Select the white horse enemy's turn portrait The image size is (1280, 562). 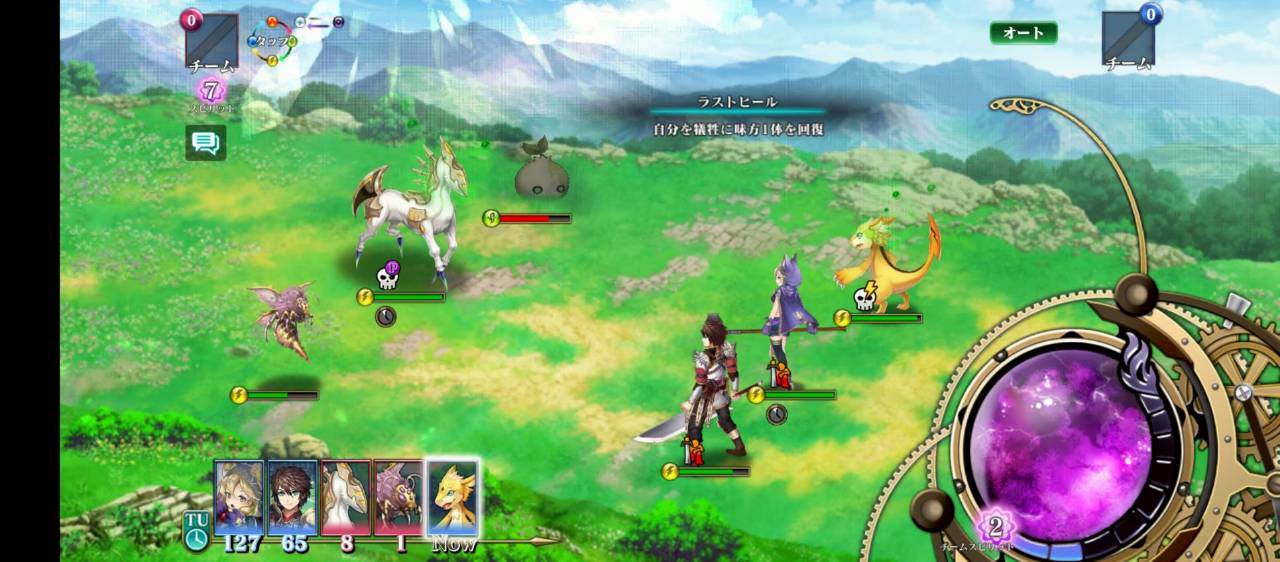pyautogui.click(x=346, y=497)
